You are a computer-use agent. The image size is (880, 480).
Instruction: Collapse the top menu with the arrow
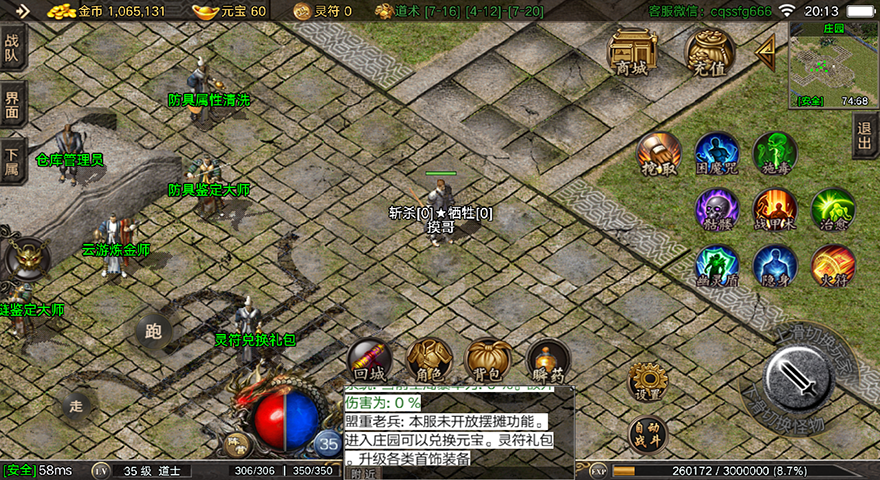(765, 50)
